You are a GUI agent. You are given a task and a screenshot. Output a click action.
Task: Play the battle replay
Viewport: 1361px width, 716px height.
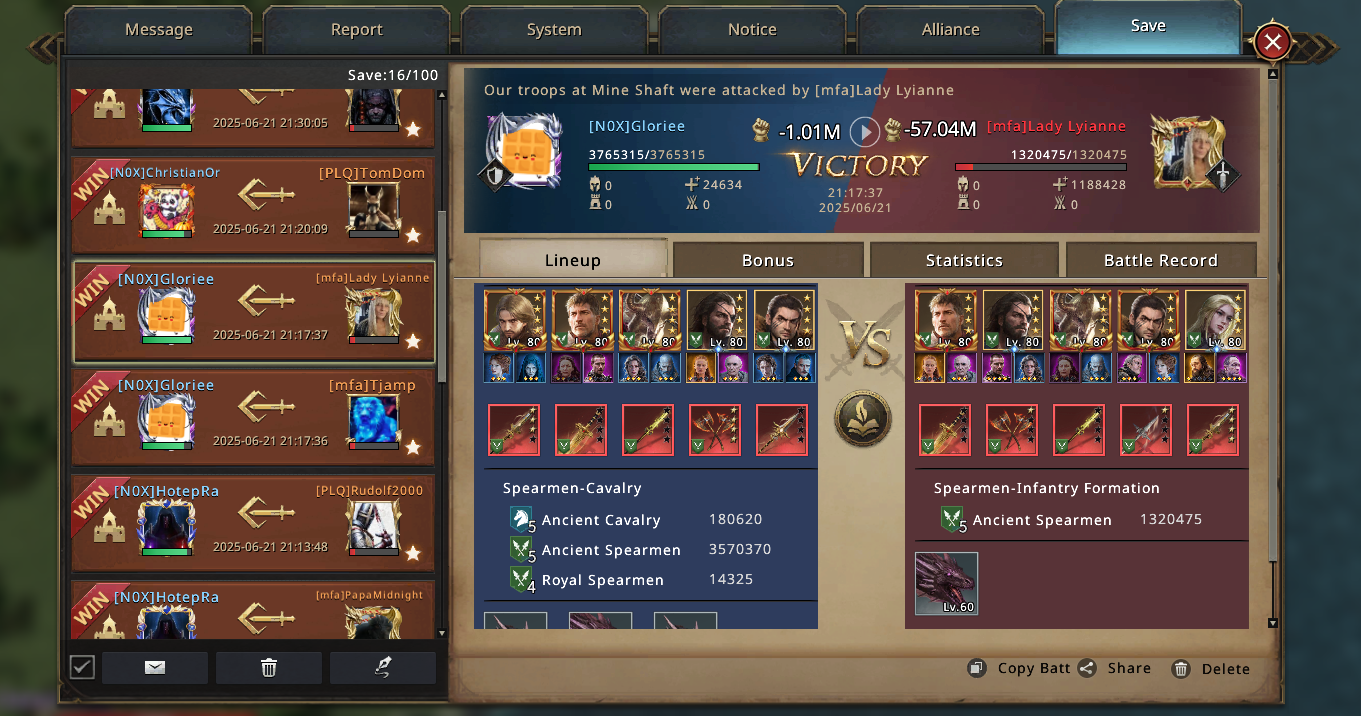click(865, 131)
